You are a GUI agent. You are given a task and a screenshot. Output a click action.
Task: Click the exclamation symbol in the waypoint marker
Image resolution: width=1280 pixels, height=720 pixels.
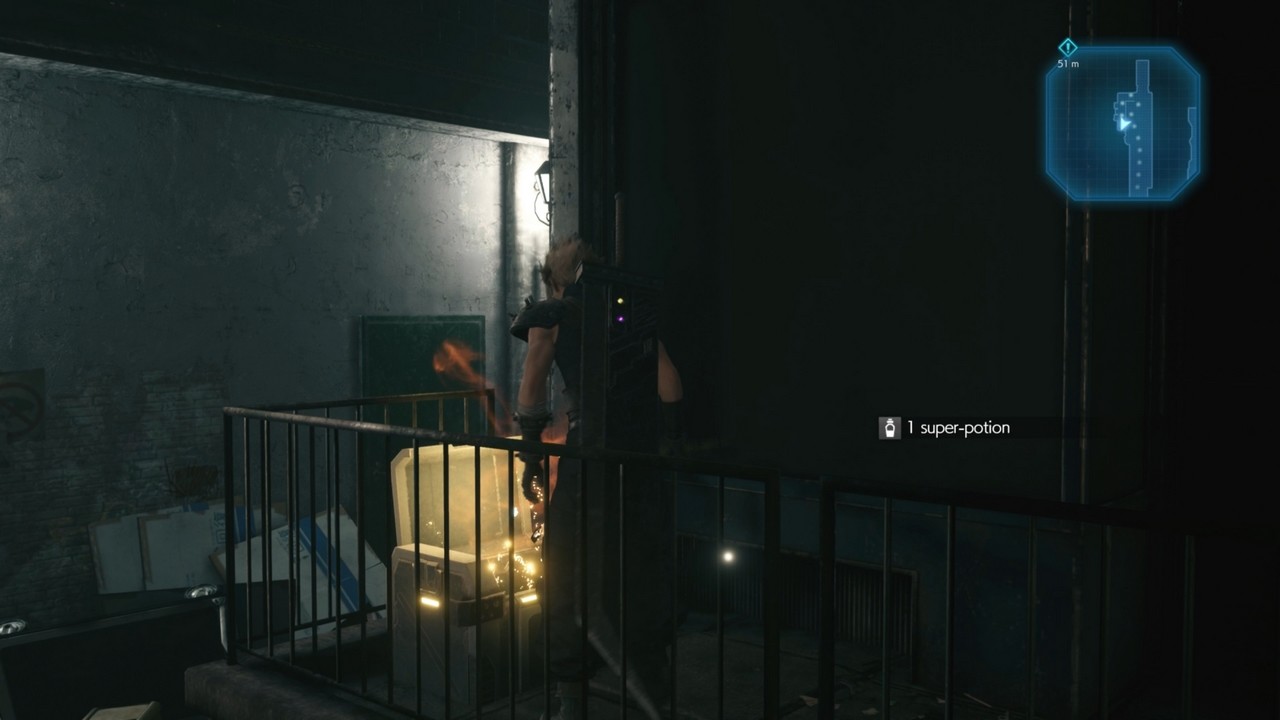(x=1066, y=48)
